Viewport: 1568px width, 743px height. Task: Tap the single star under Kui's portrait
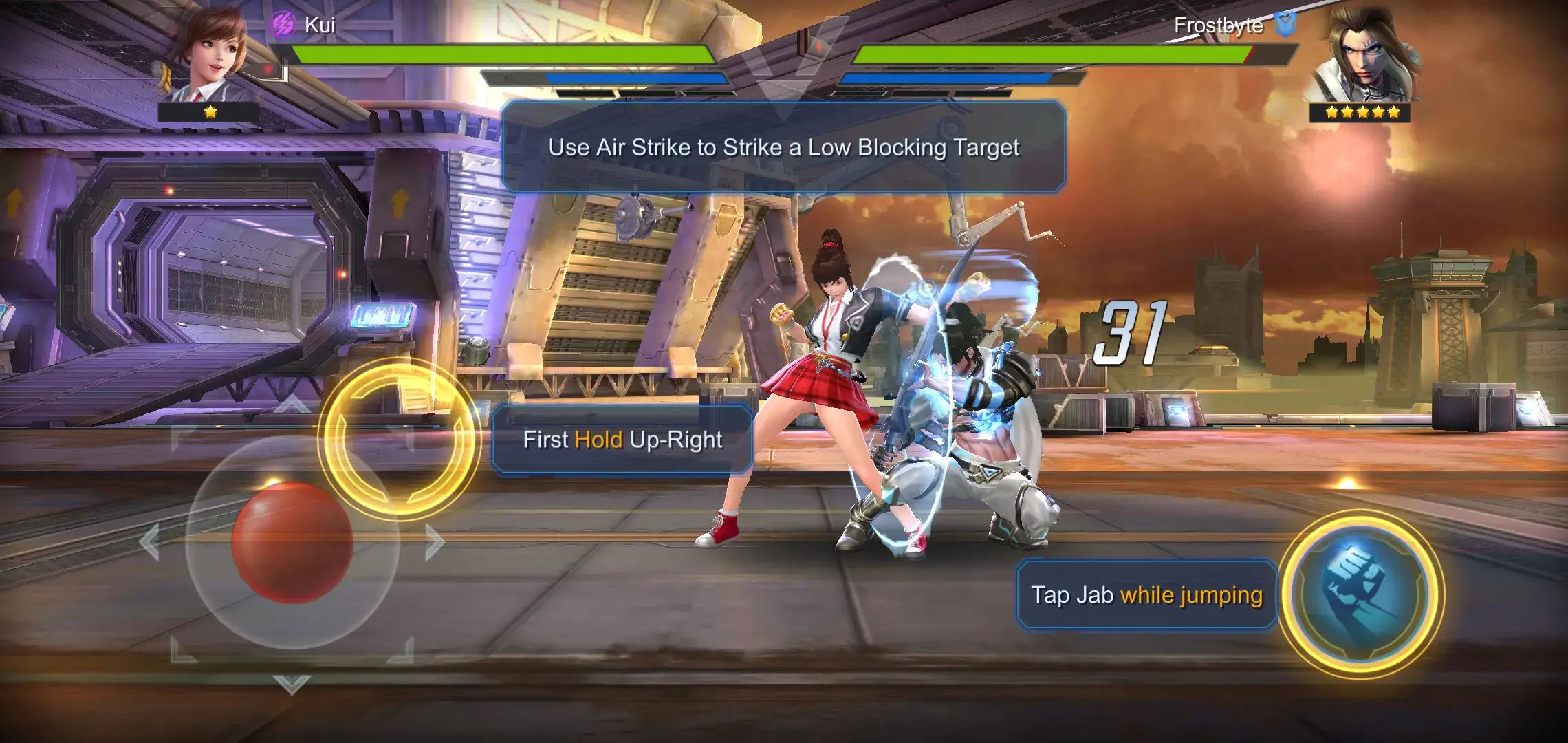(x=210, y=110)
